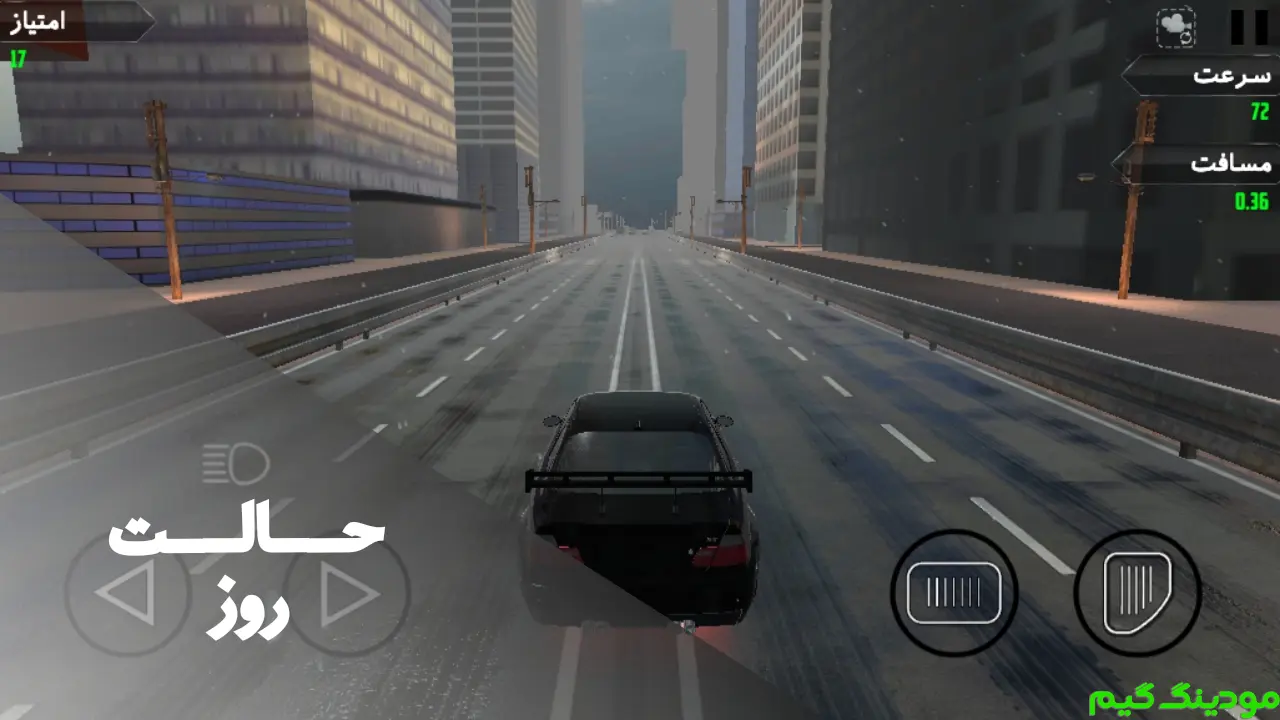Tap the wide brake pedal
This screenshot has height=720, width=1280.
(954, 592)
